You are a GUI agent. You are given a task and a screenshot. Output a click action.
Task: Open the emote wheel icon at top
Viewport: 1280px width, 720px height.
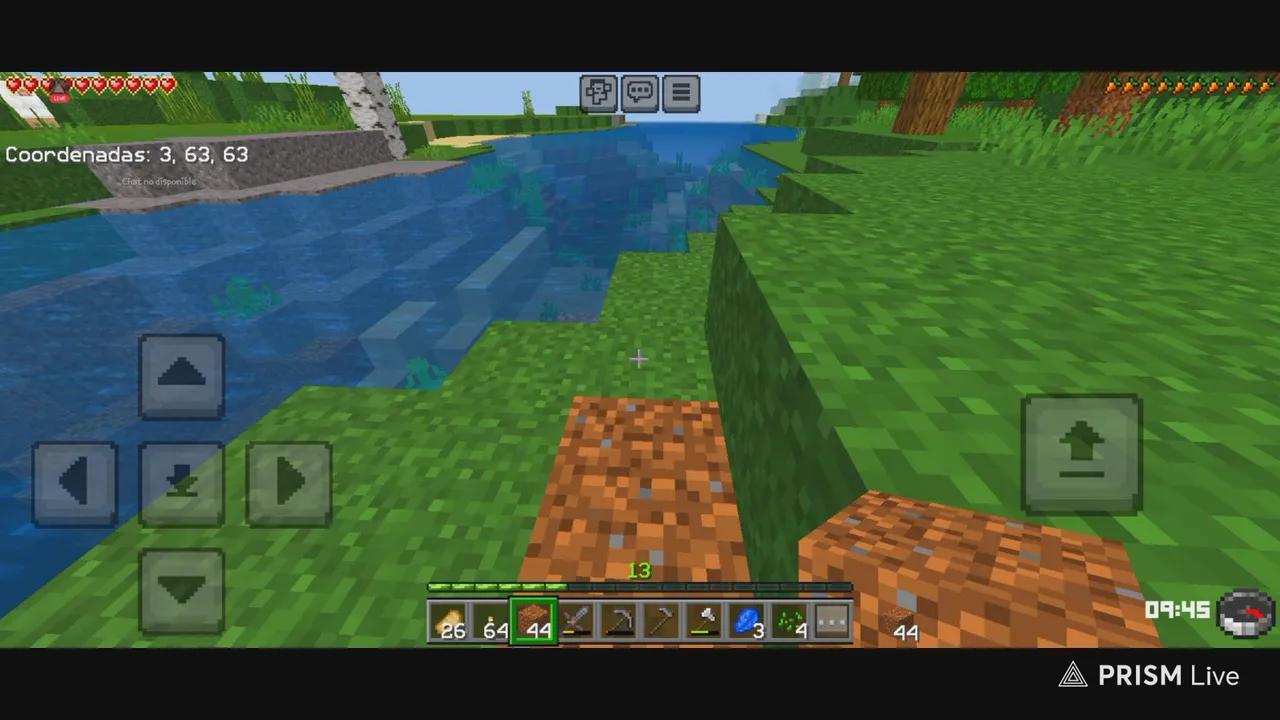[598, 92]
